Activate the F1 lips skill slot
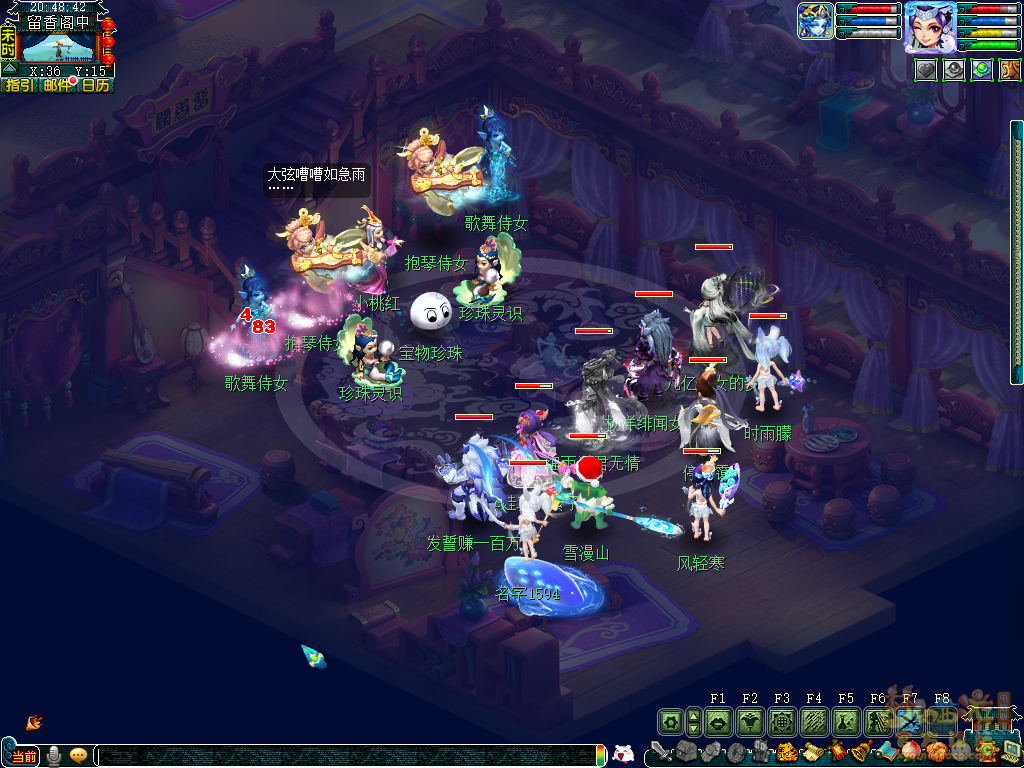This screenshot has width=1024, height=768. pos(718,721)
